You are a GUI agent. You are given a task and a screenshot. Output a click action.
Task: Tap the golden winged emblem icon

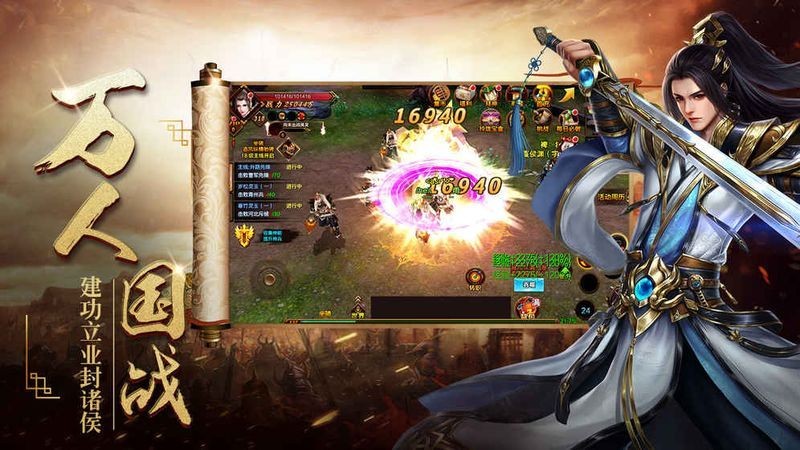point(243,234)
